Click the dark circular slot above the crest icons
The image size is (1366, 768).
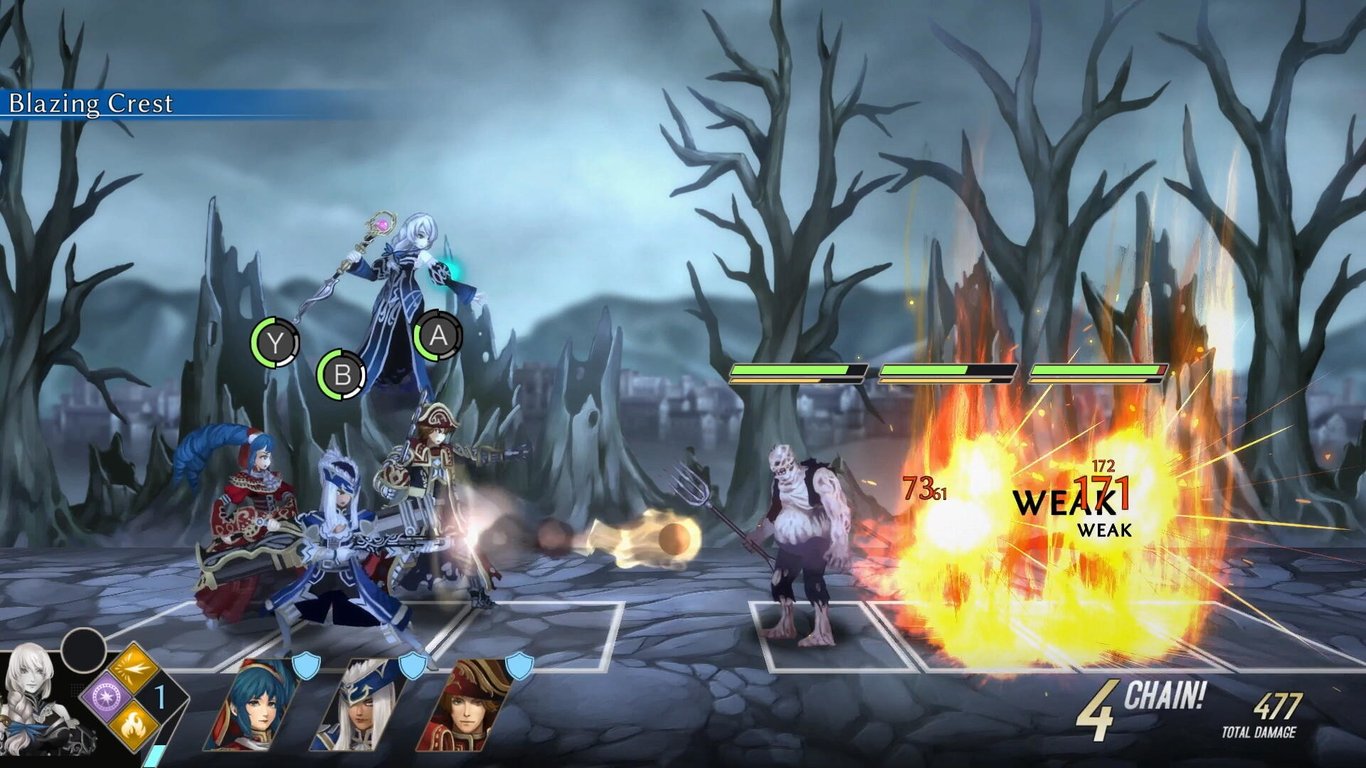tap(83, 650)
